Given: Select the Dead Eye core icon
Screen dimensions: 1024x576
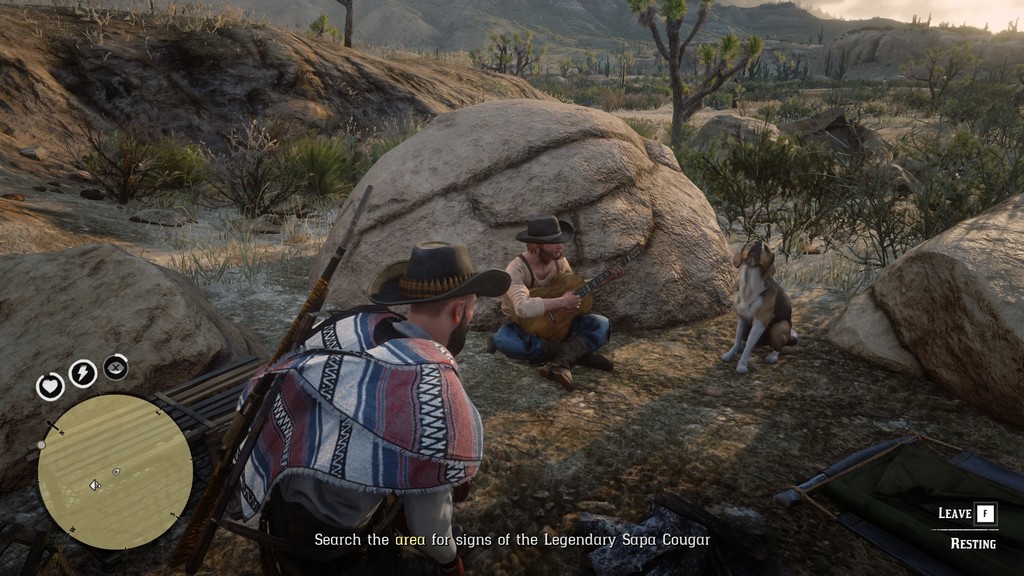Looking at the screenshot, I should click(x=116, y=367).
